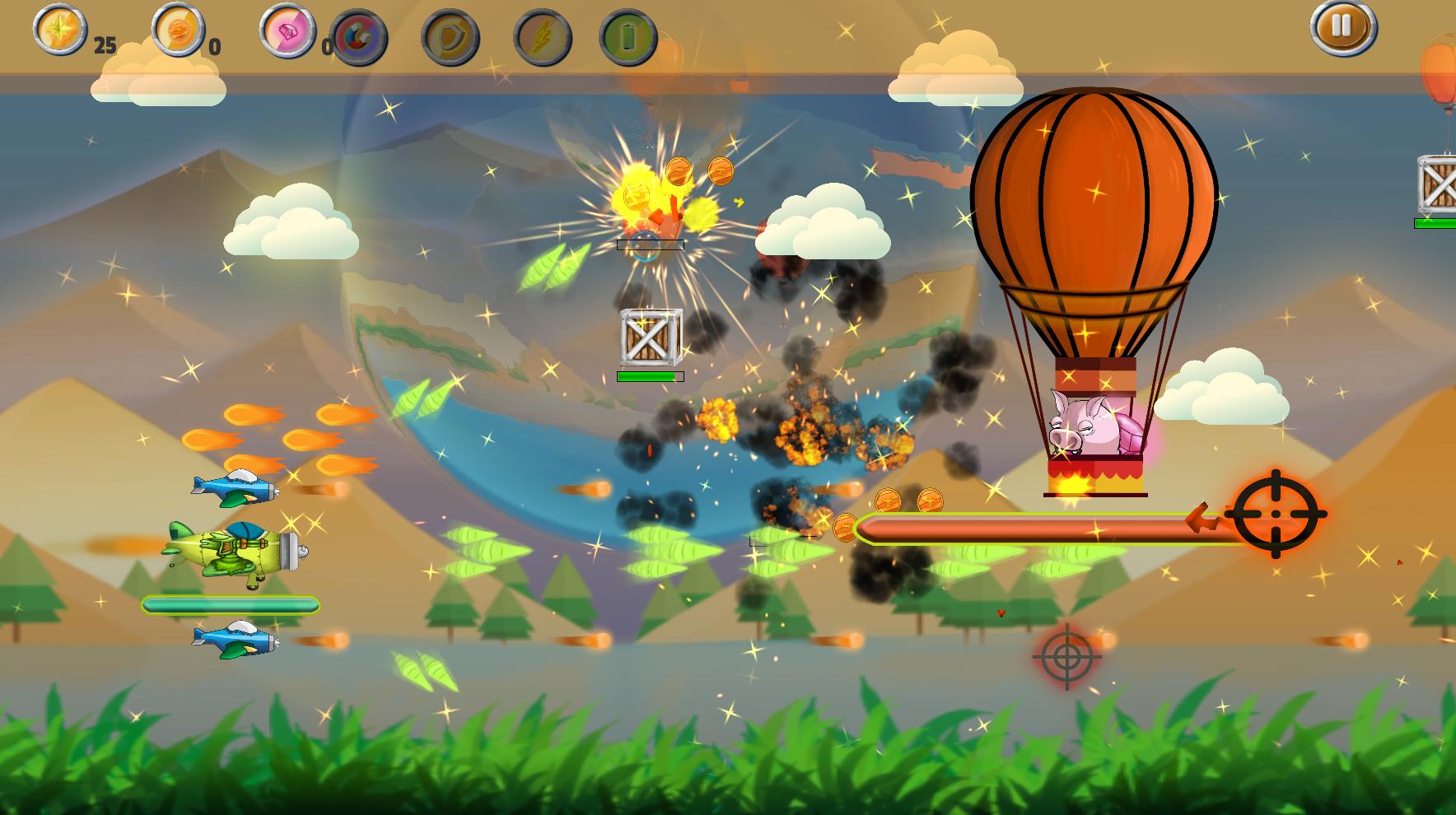Pause the game with the pause button
The width and height of the screenshot is (1456, 815).
1342,27
